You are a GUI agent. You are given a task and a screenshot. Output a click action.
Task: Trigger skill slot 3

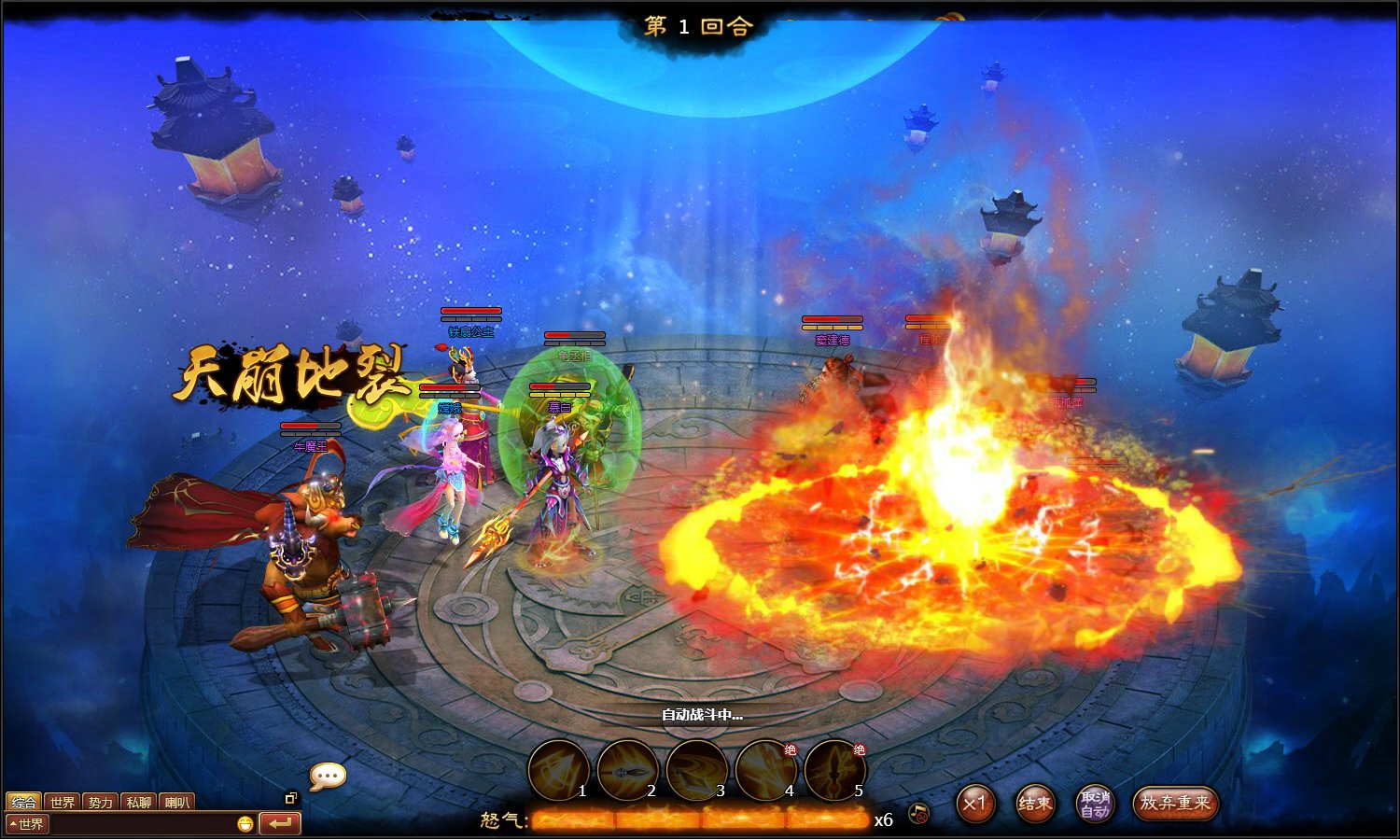click(696, 770)
